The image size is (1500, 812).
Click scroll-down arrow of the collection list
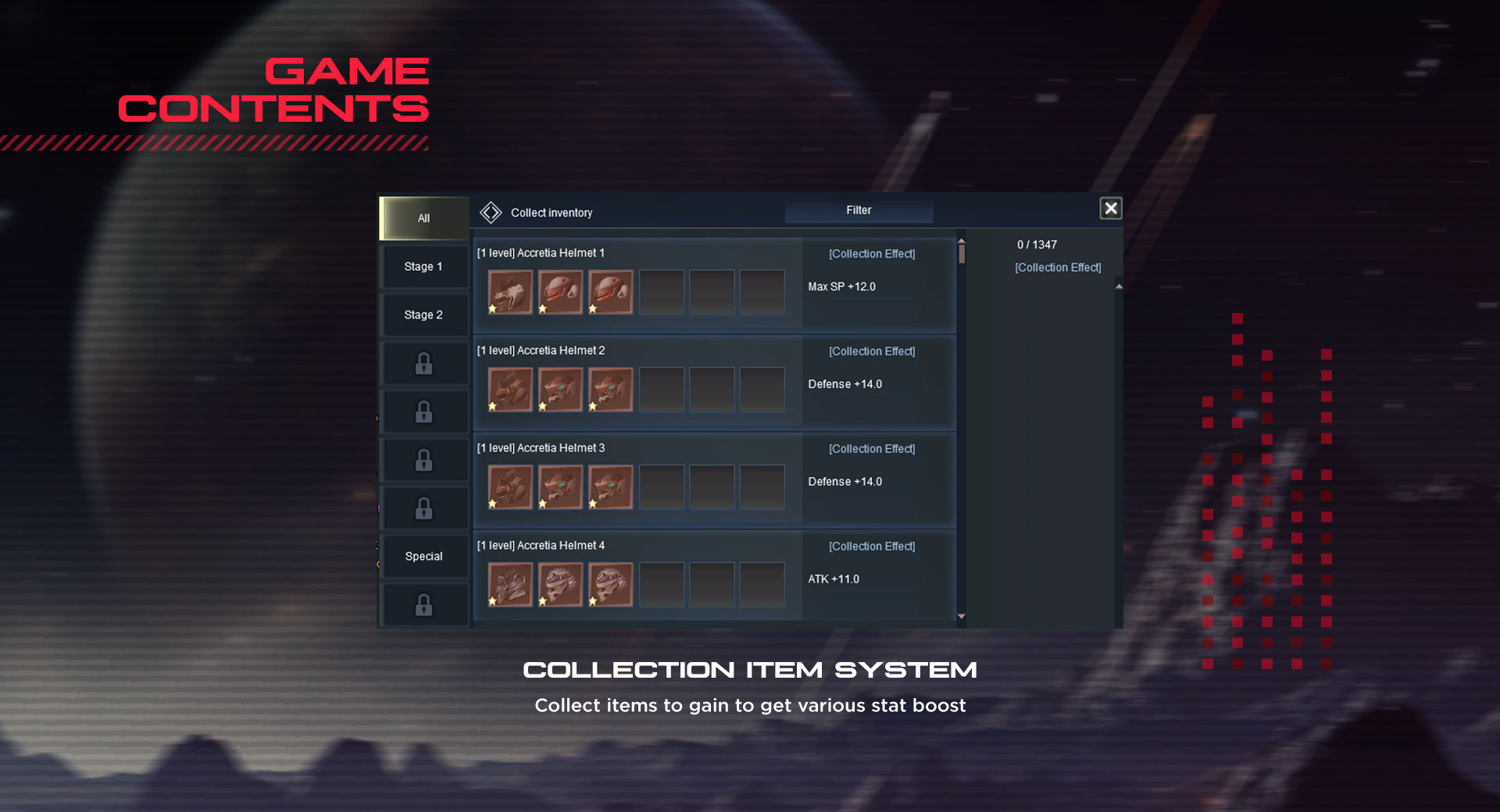coord(962,617)
